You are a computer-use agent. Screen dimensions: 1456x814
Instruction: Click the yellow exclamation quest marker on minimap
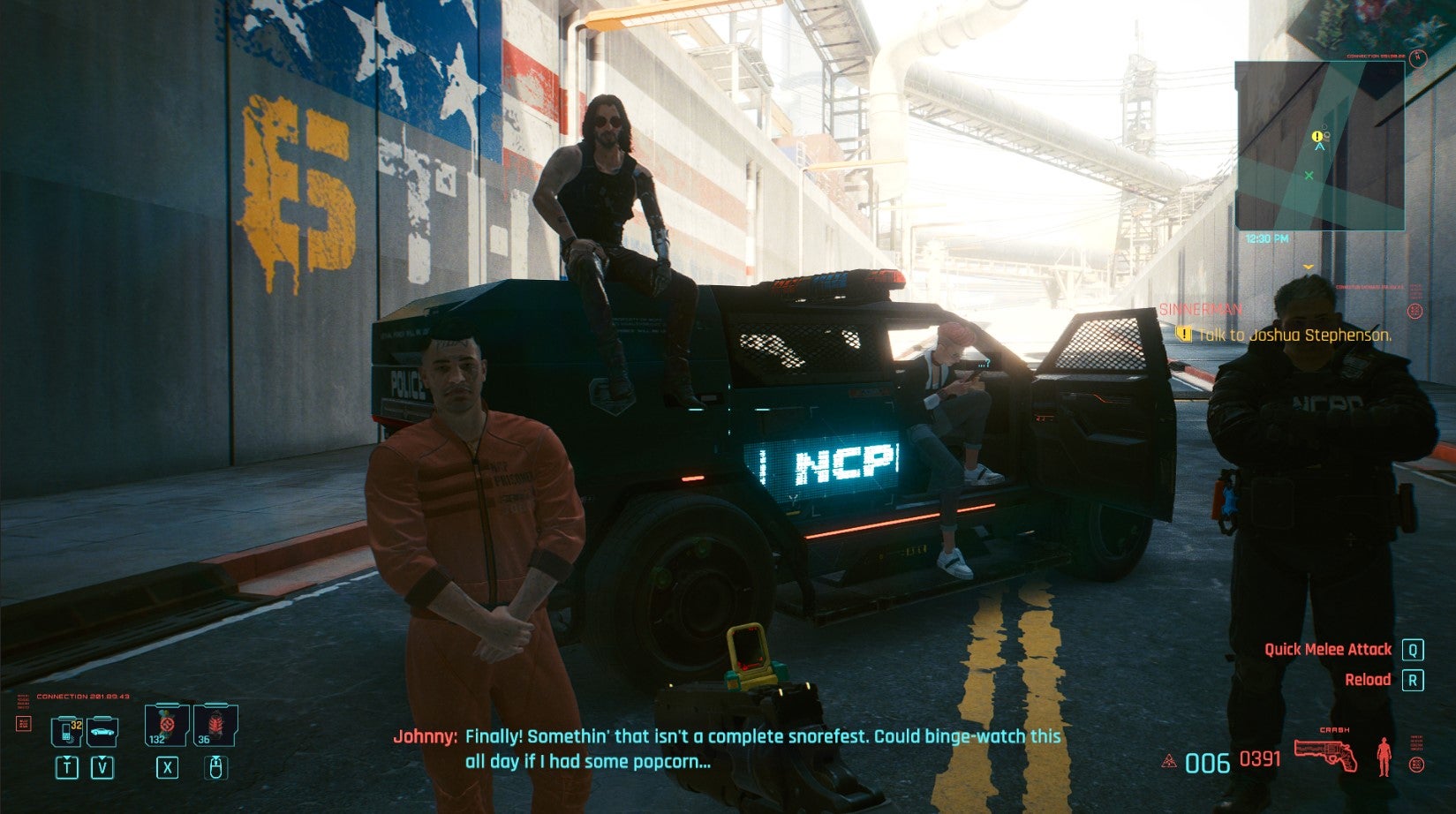pos(1317,136)
